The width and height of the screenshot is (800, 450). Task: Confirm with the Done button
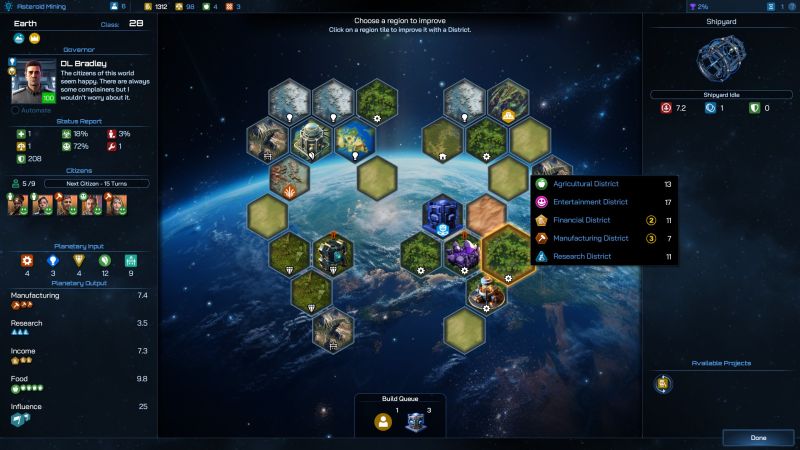(757, 437)
